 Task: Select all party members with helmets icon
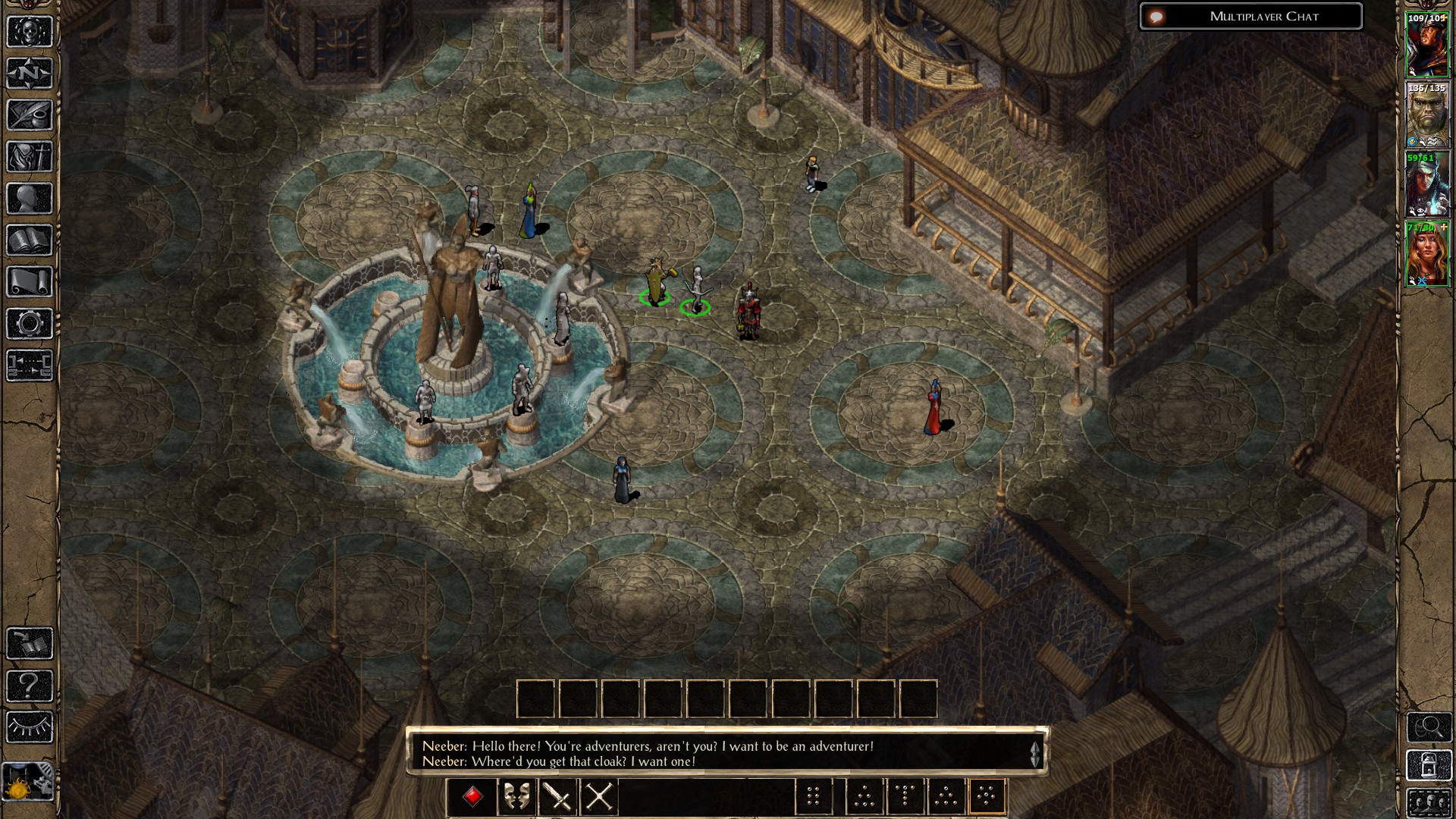click(1429, 802)
